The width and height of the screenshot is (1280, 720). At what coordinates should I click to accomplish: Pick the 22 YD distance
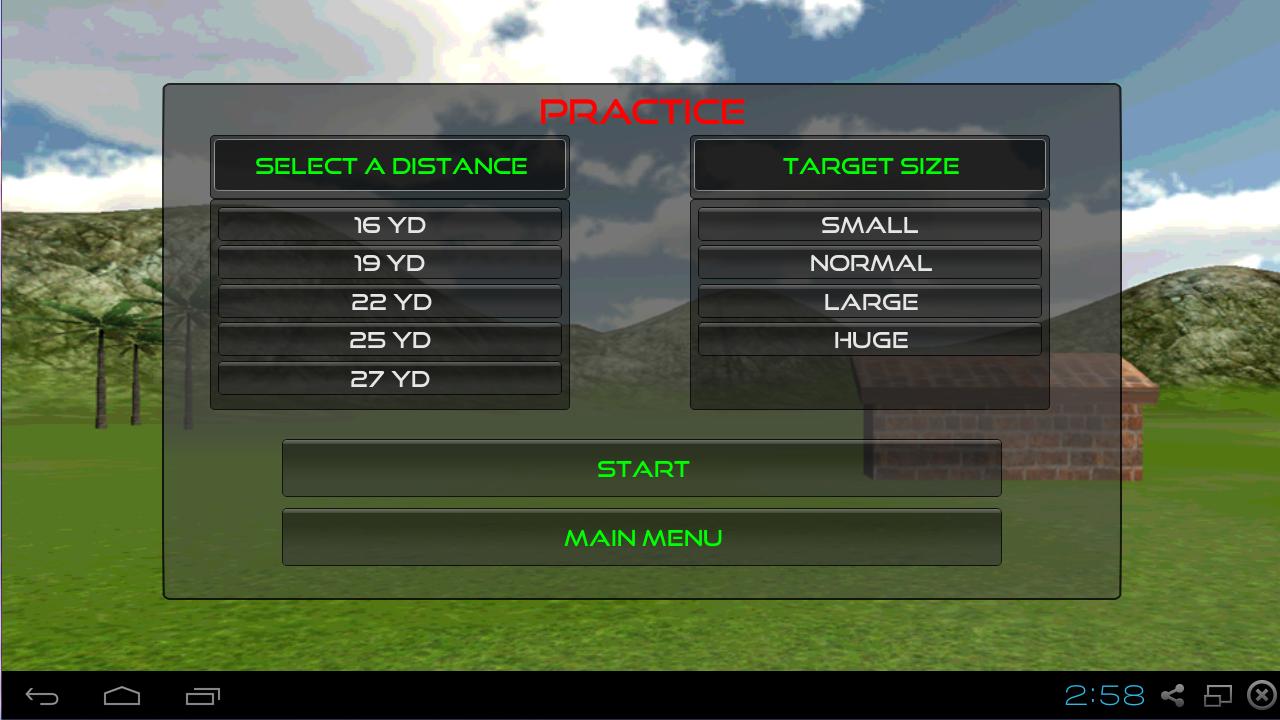pyautogui.click(x=390, y=302)
